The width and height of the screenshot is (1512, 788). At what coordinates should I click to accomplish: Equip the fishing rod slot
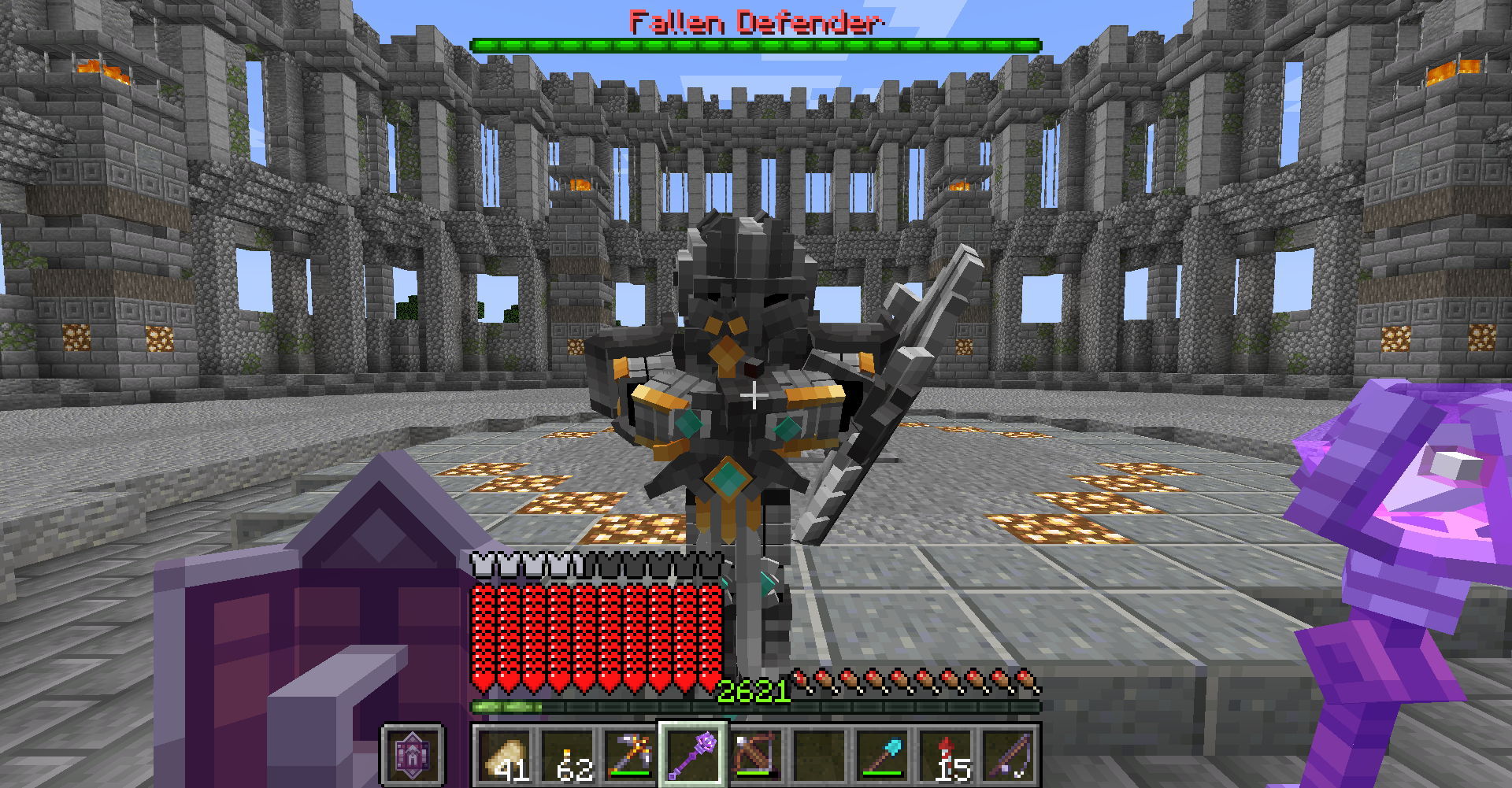click(1008, 756)
